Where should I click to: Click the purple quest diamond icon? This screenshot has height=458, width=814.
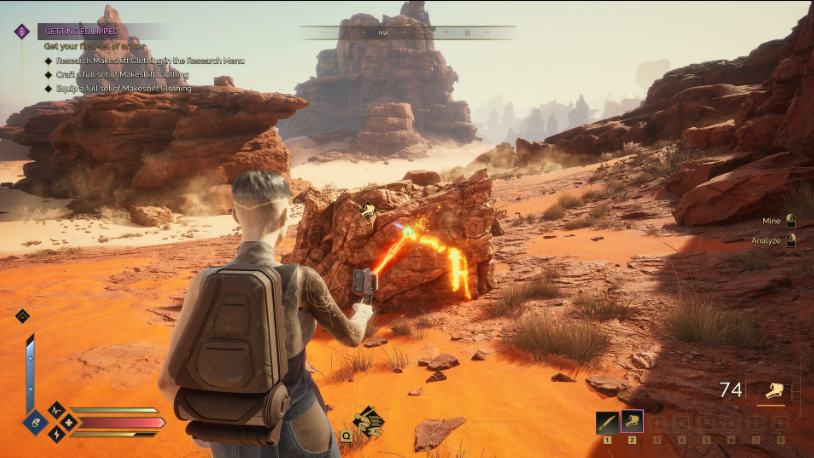point(22,31)
